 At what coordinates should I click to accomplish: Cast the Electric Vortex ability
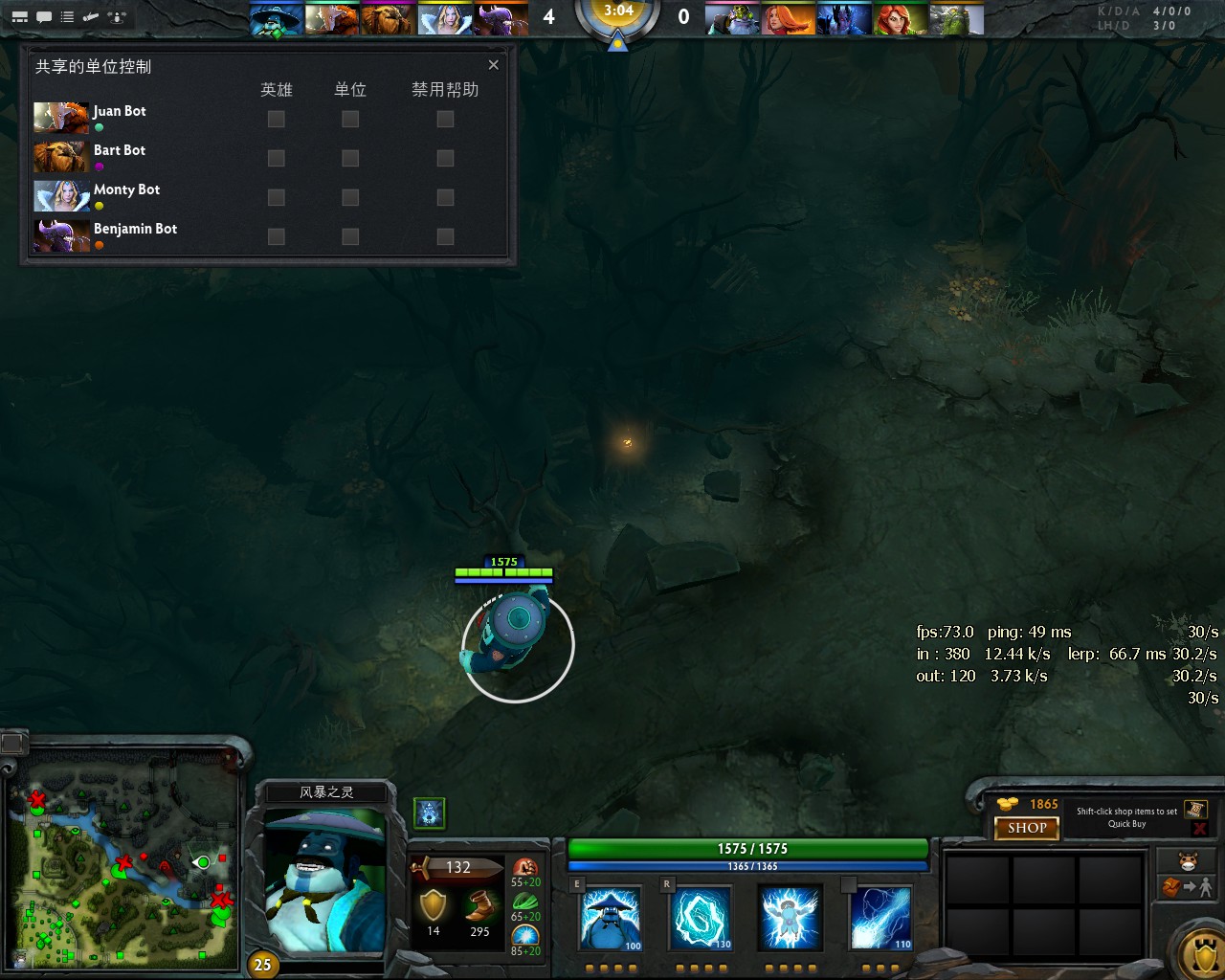[x=700, y=917]
